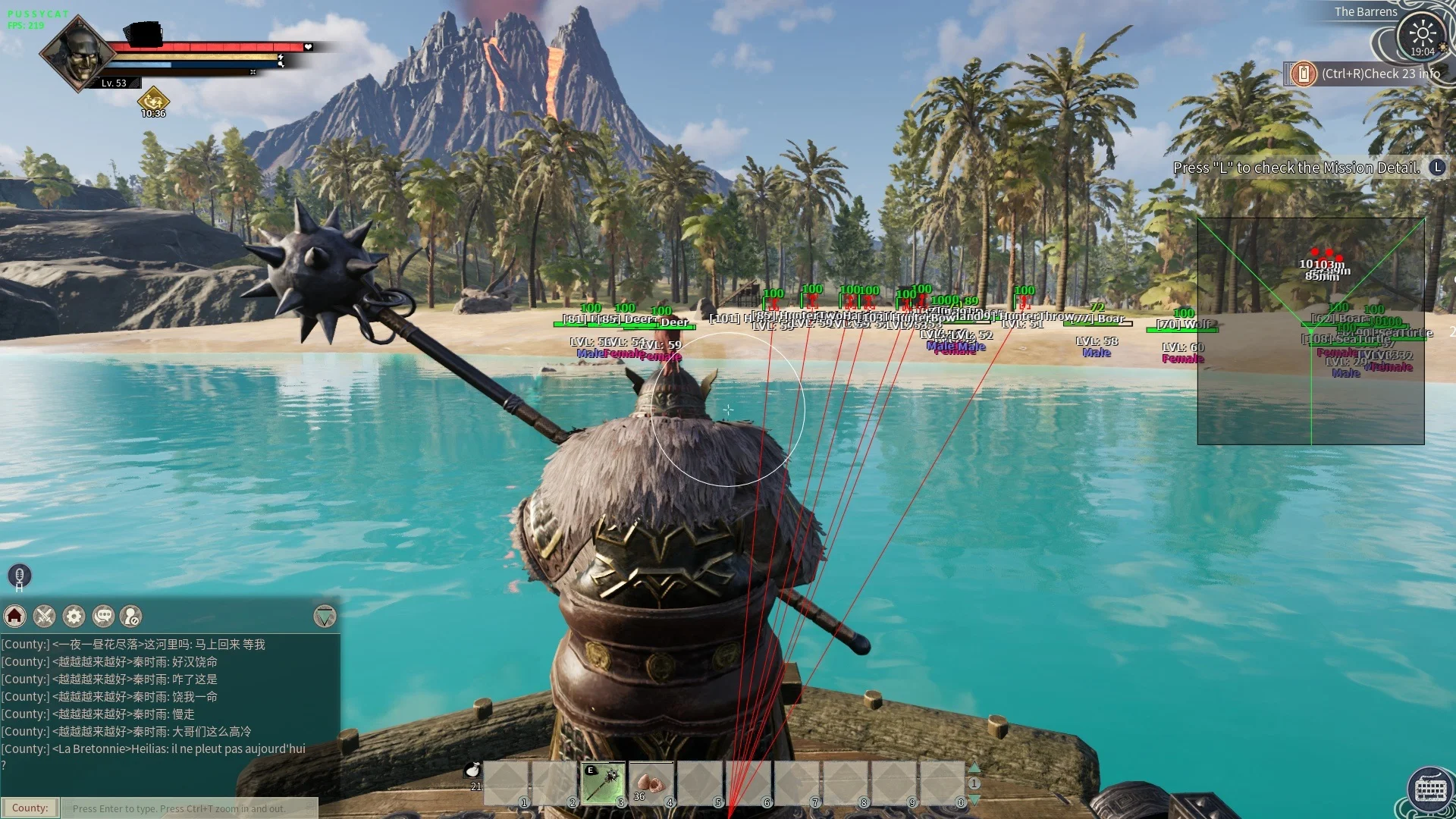The image size is (1456, 819).
Task: Switch to the previous hotbar page with the down arrow
Action: [974, 800]
